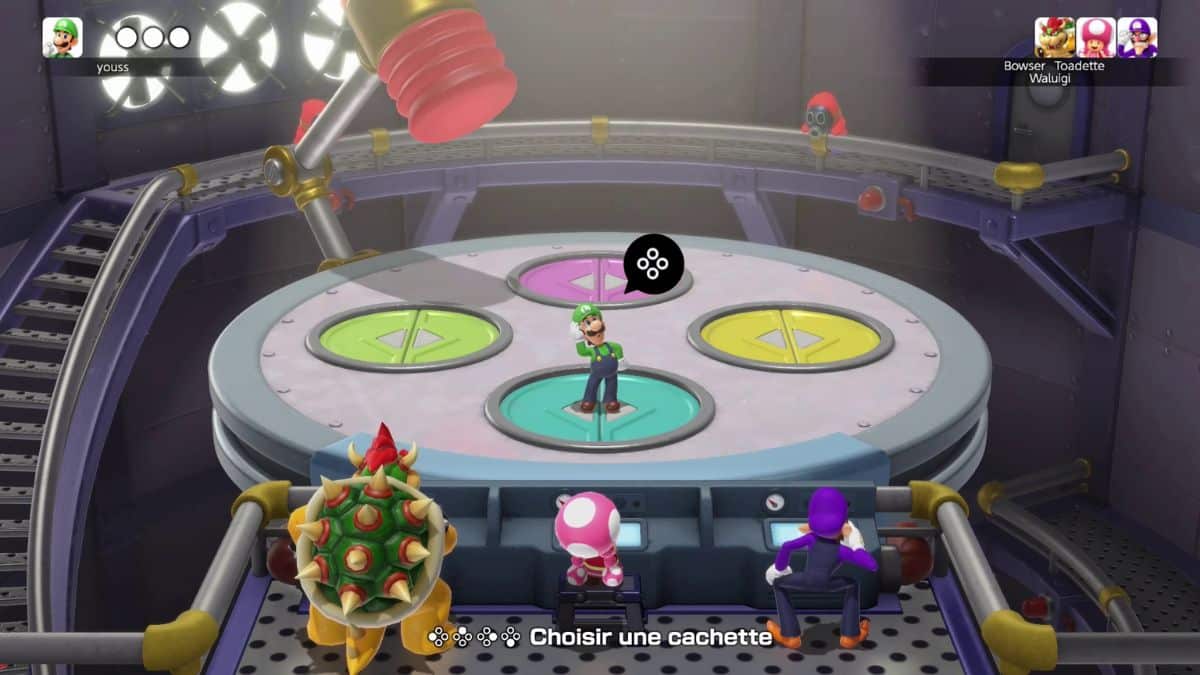The height and width of the screenshot is (675, 1200).
Task: Select the lime green hiding hatch
Action: tap(409, 337)
